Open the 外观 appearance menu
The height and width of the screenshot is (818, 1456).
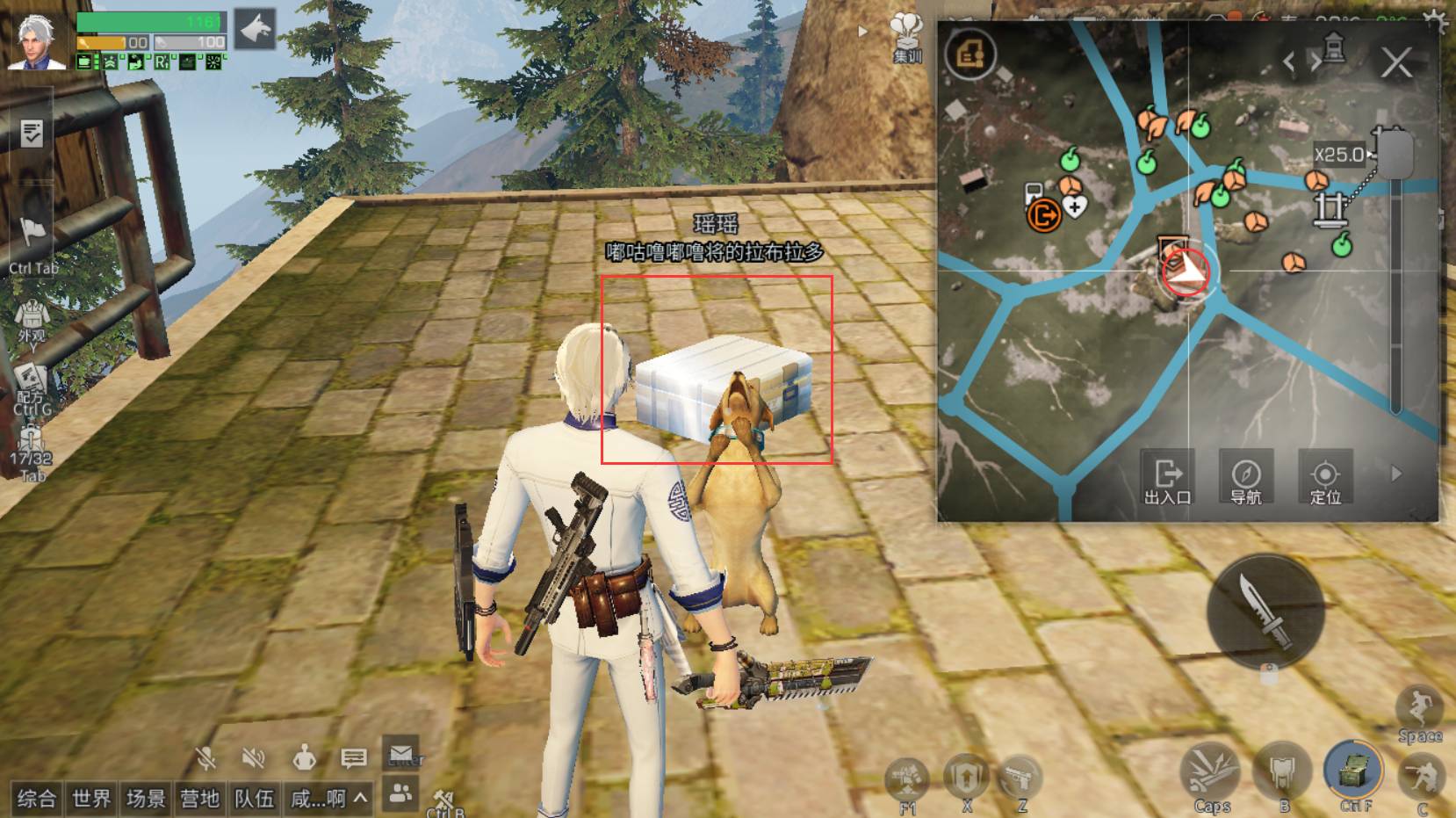[32, 321]
